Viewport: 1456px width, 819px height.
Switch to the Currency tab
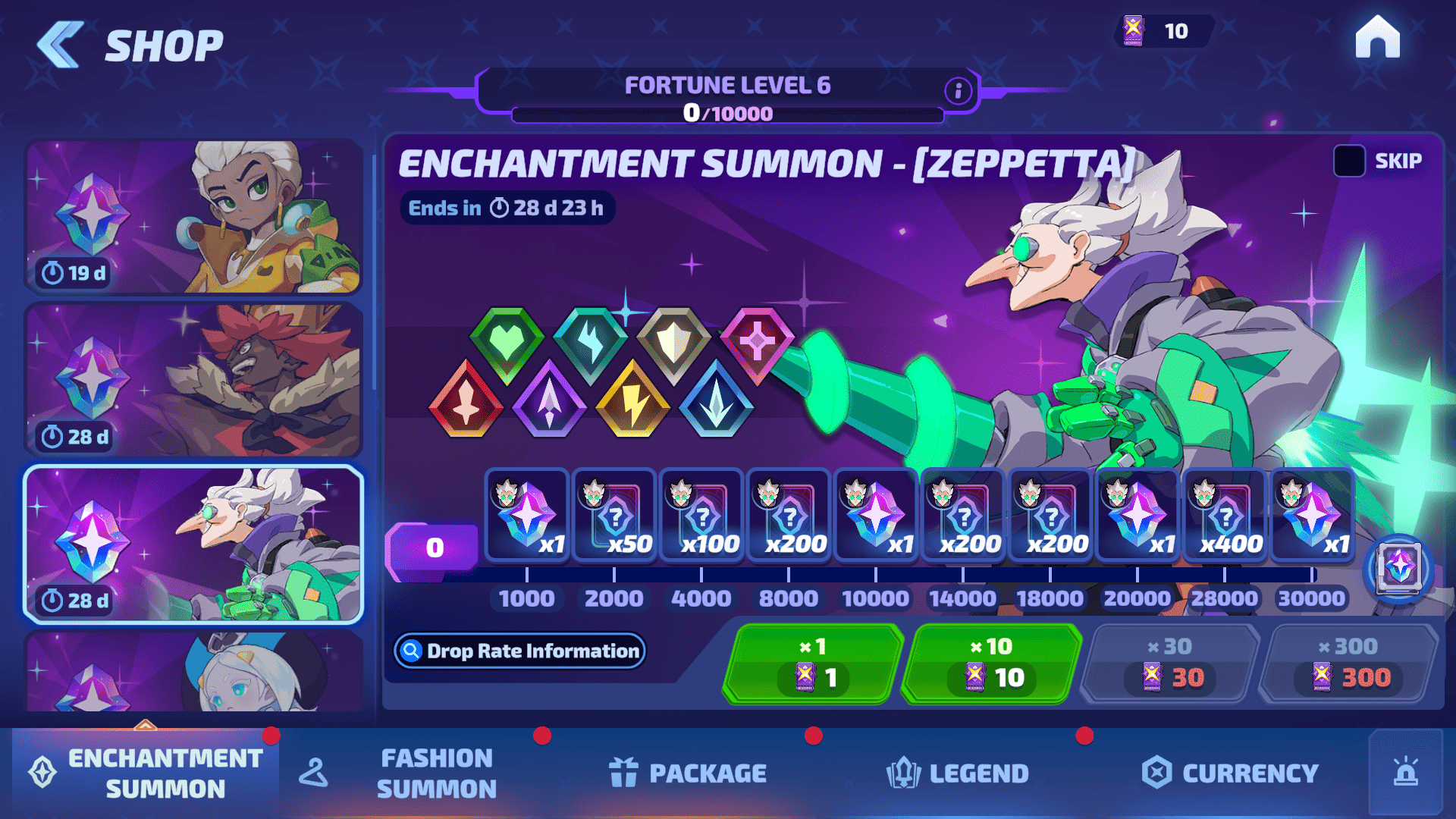pyautogui.click(x=1231, y=773)
